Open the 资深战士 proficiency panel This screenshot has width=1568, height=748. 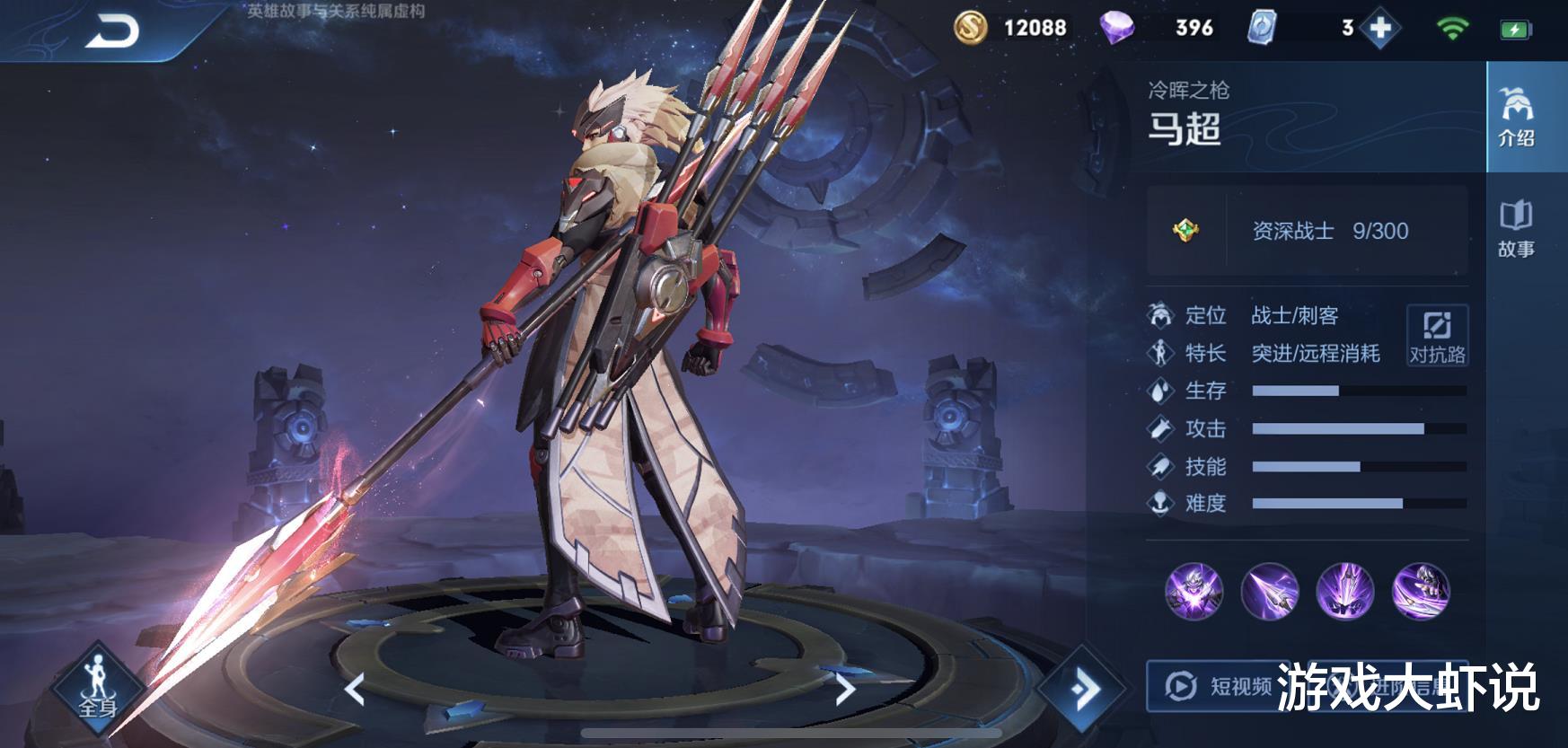pyautogui.click(x=1307, y=231)
